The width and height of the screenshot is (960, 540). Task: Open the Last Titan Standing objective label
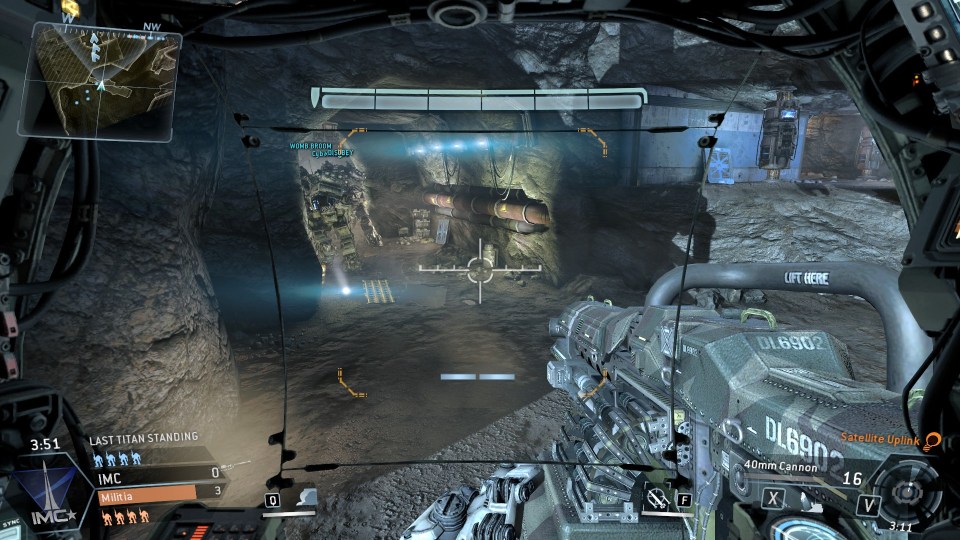click(143, 438)
